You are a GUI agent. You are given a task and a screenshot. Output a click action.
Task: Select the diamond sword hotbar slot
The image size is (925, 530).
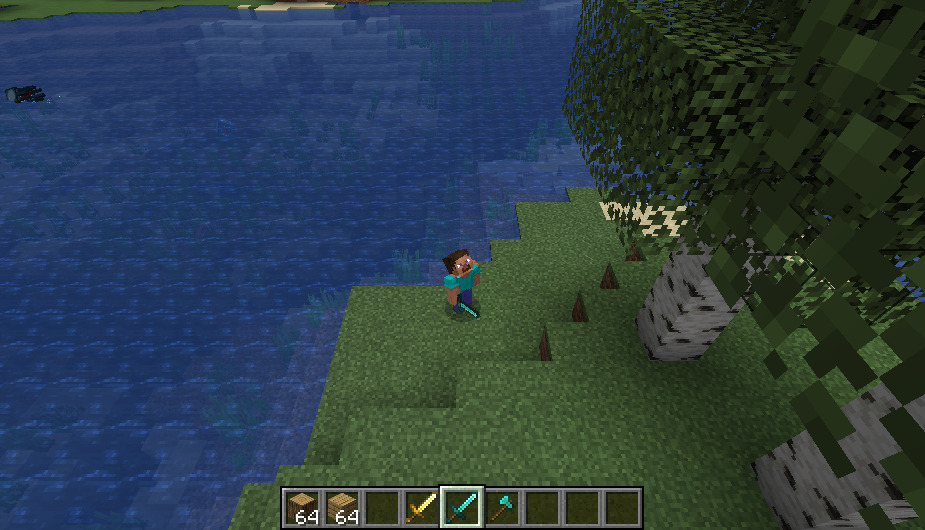tap(462, 508)
